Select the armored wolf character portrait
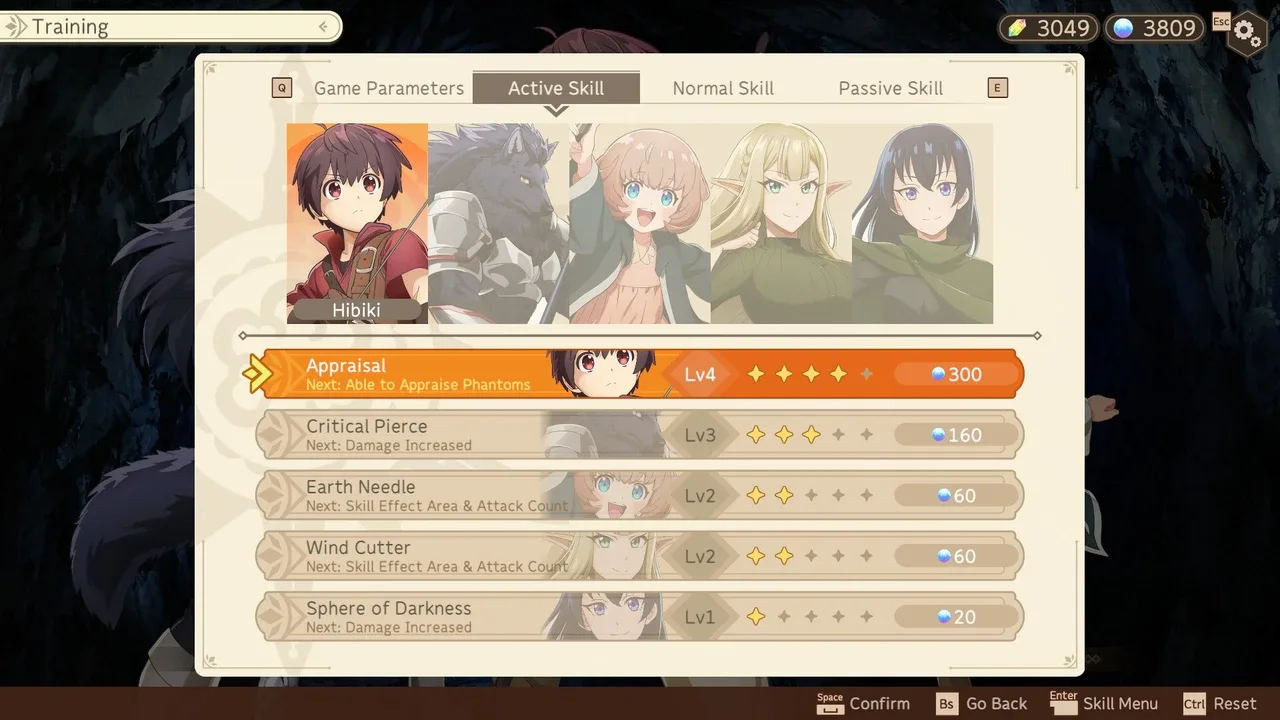The width and height of the screenshot is (1280, 720). tap(498, 222)
